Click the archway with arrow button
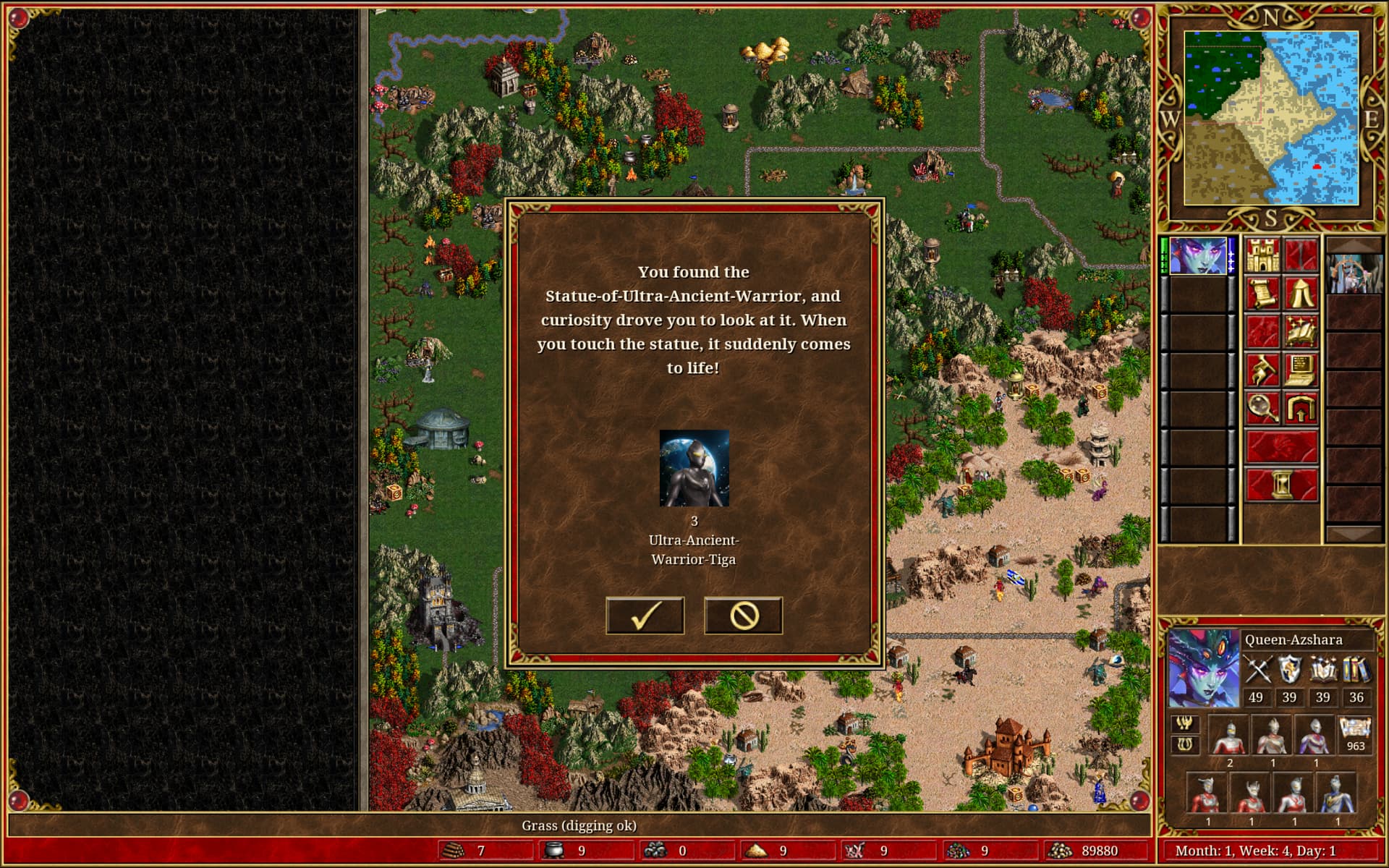The image size is (1389, 868). [1301, 408]
